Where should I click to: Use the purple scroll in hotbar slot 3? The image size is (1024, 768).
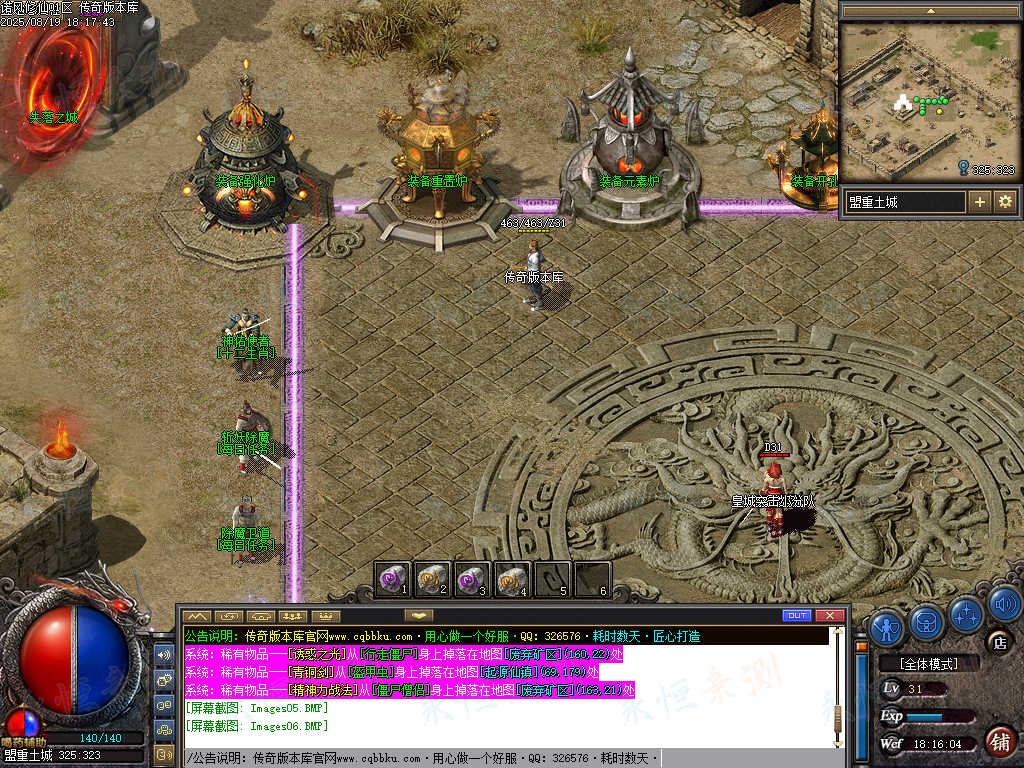(472, 579)
